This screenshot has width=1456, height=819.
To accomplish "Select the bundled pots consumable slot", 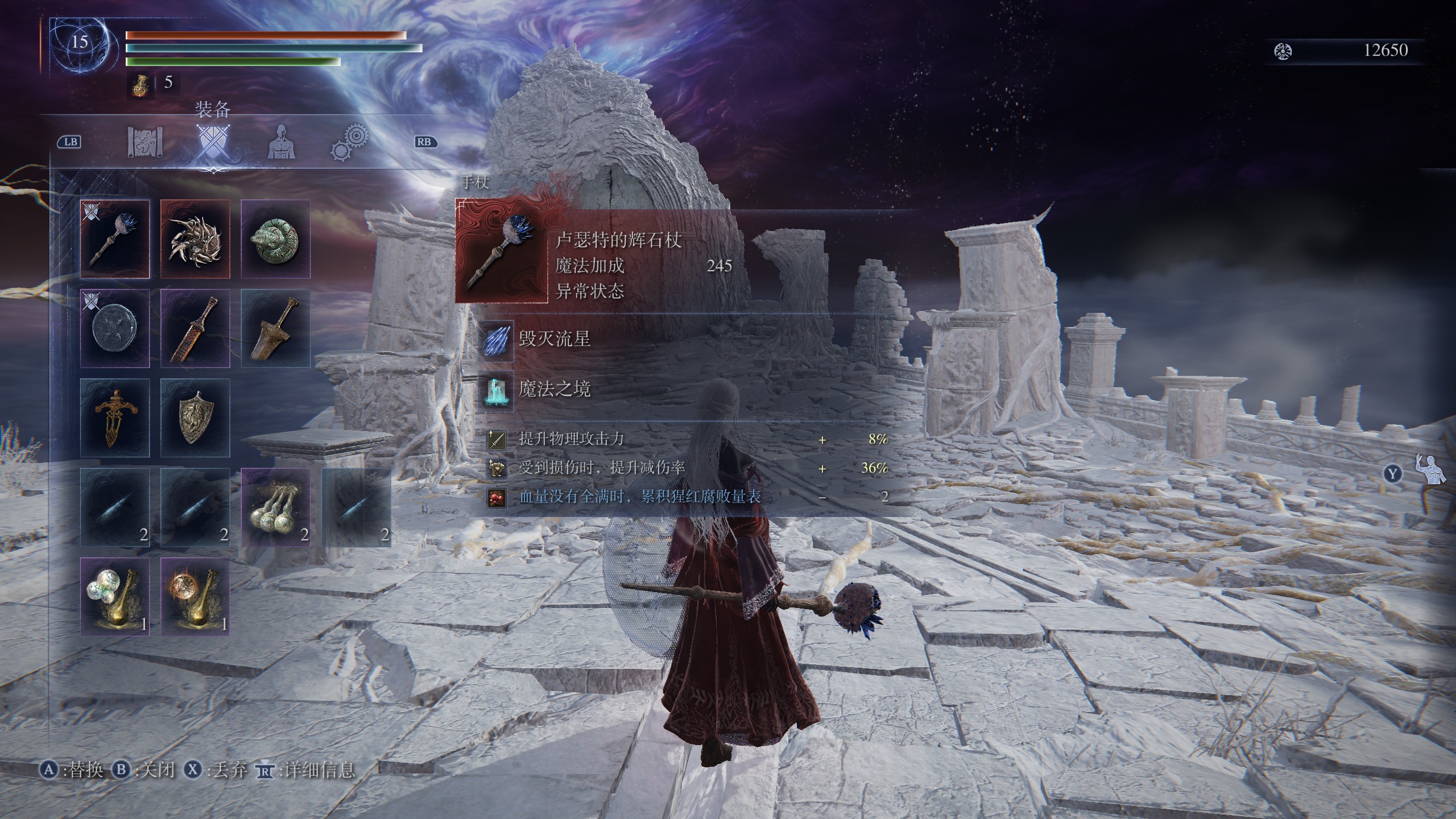I will tap(276, 507).
